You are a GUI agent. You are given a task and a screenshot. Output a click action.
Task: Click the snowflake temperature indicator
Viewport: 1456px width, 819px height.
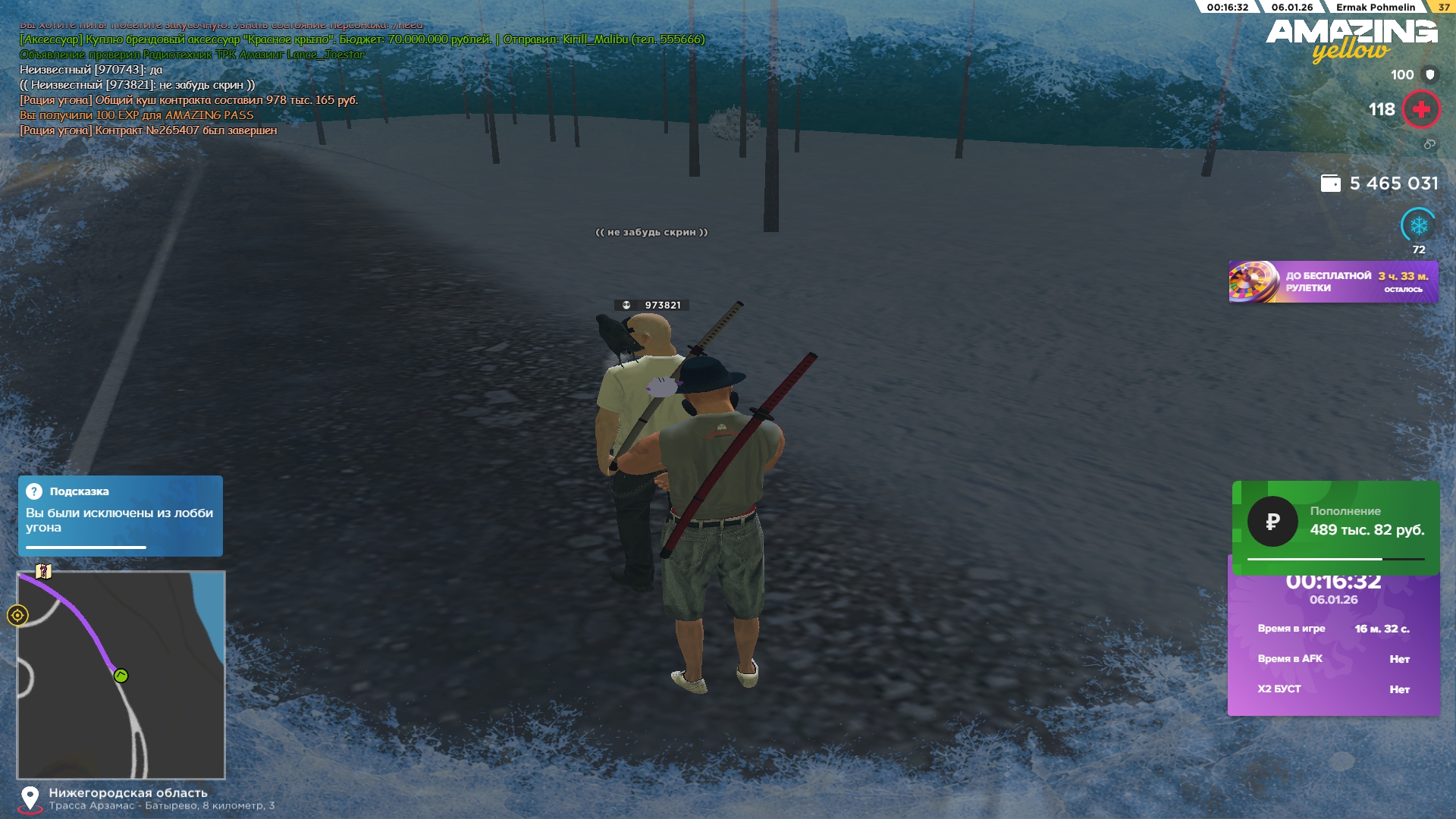[1418, 225]
